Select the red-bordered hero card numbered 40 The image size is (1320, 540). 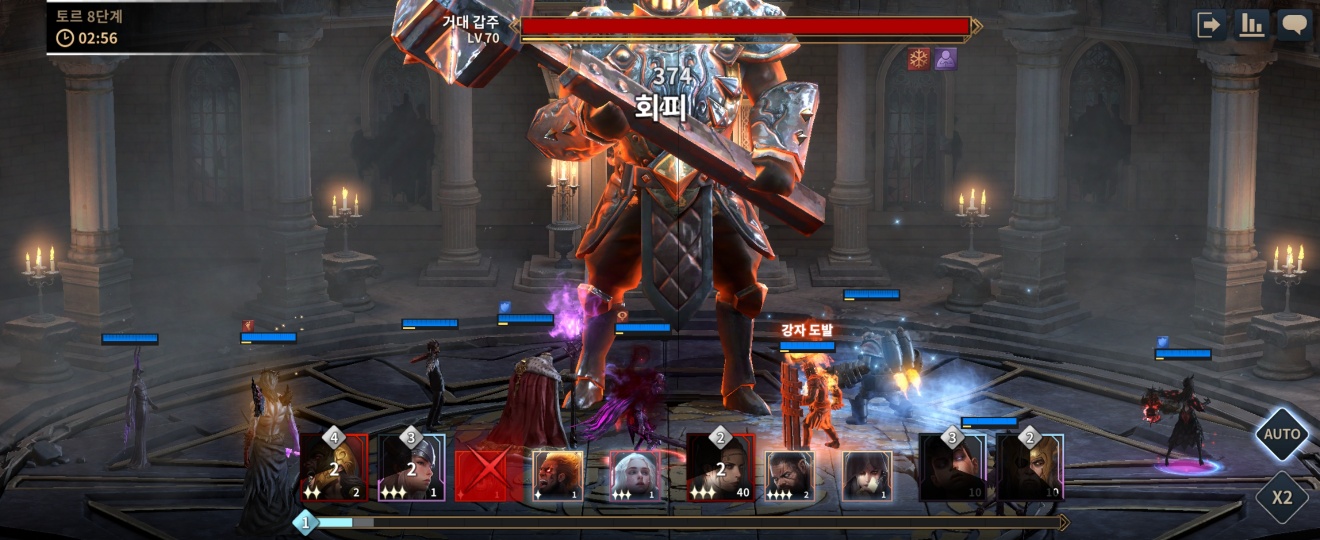tap(720, 467)
